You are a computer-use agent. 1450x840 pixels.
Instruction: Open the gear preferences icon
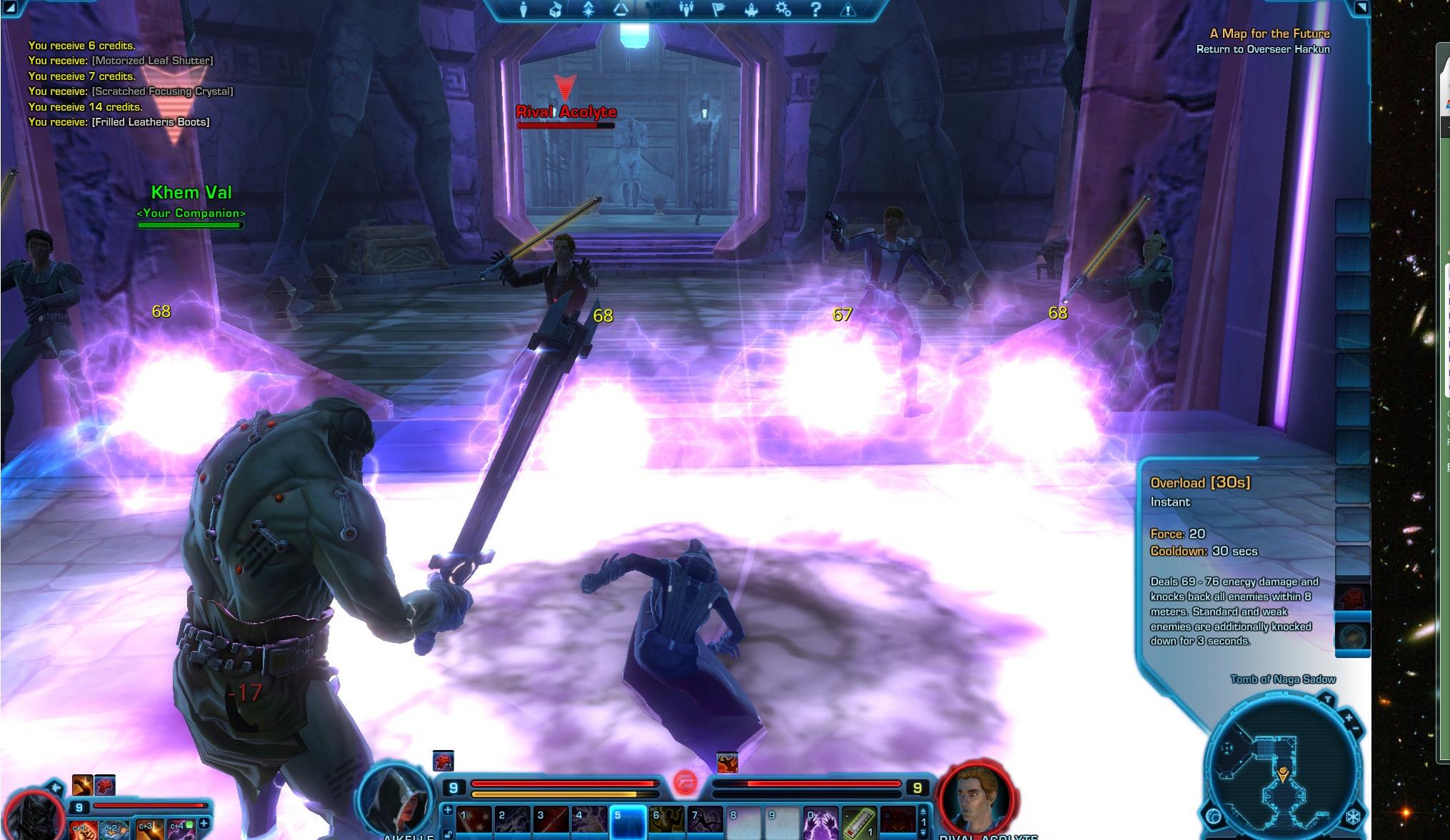coord(784,9)
